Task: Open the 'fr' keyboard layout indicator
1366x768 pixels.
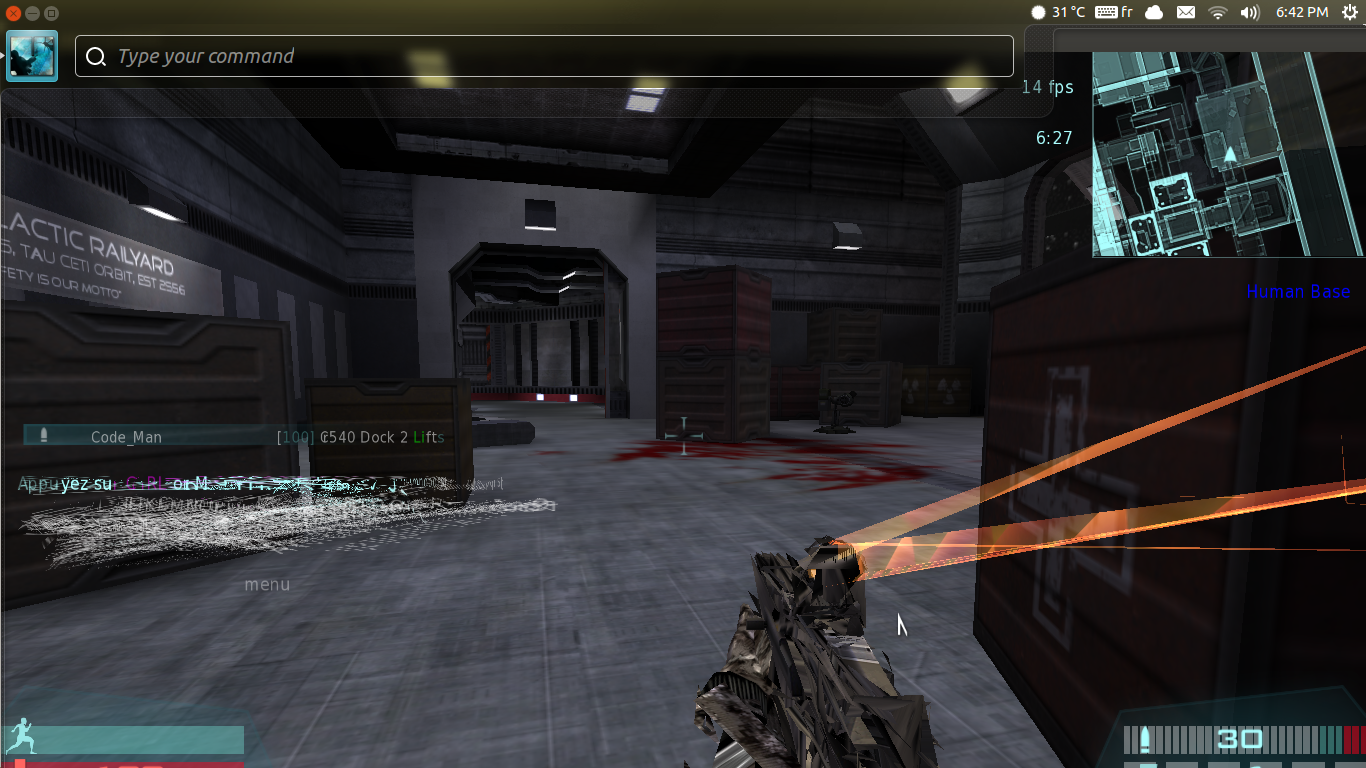Action: pos(1114,12)
